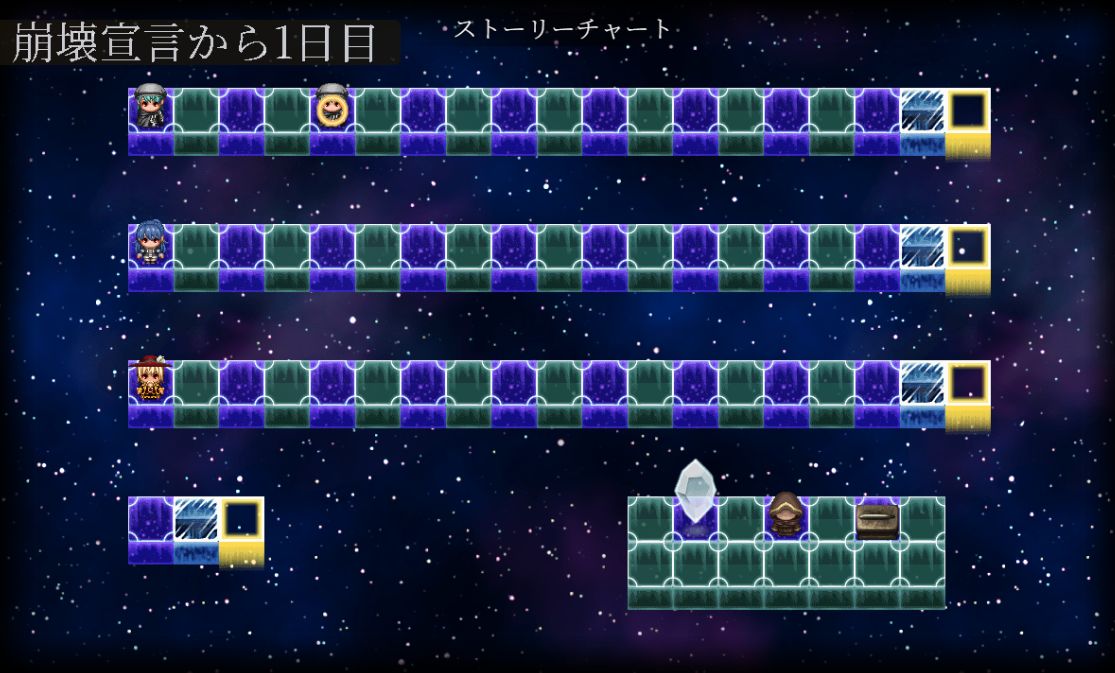The image size is (1115, 673).
Task: Choose the blue-haired character's story row
Action: point(151,244)
